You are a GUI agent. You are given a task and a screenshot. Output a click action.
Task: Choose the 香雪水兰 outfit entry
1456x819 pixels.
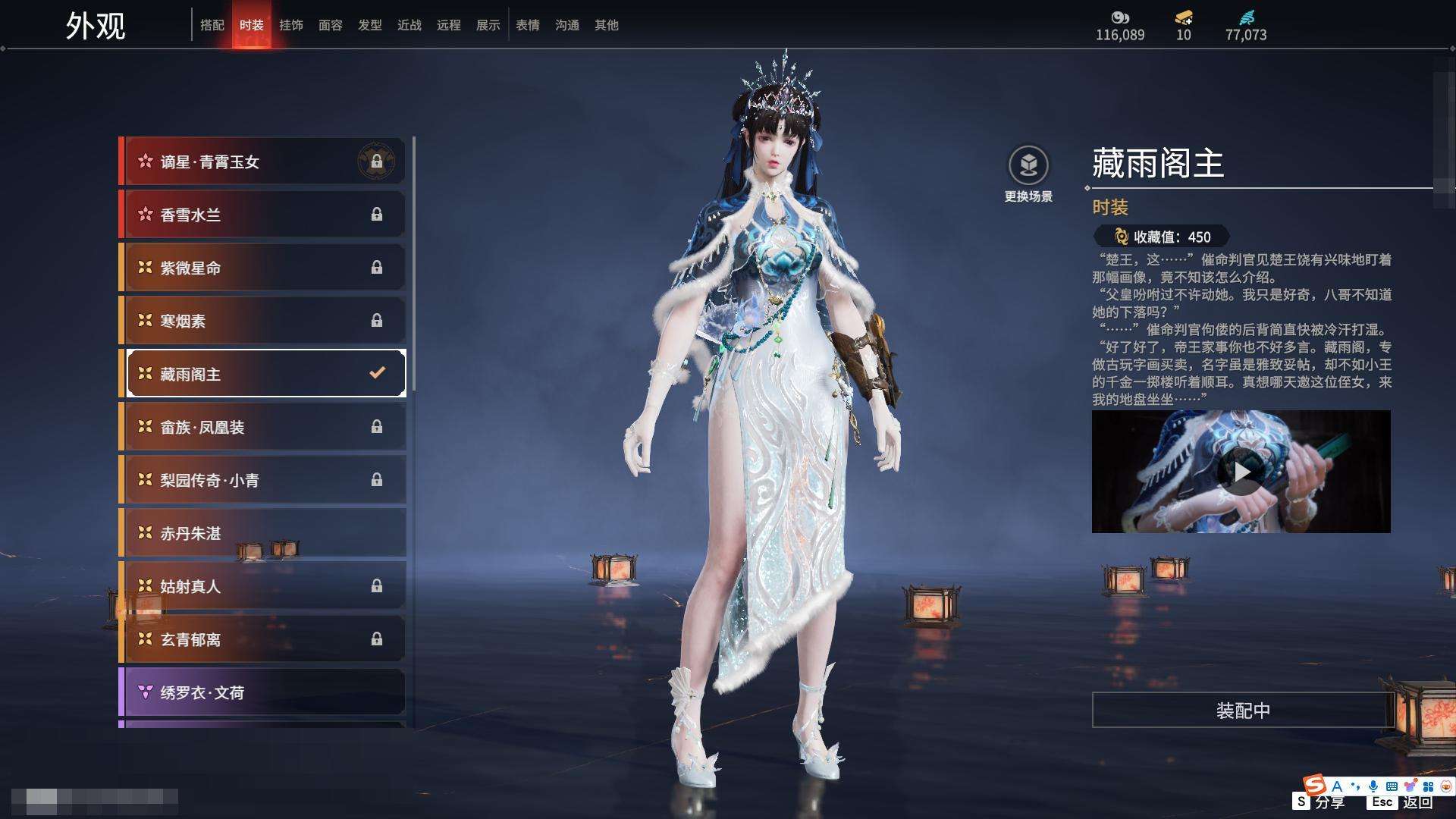(x=262, y=215)
